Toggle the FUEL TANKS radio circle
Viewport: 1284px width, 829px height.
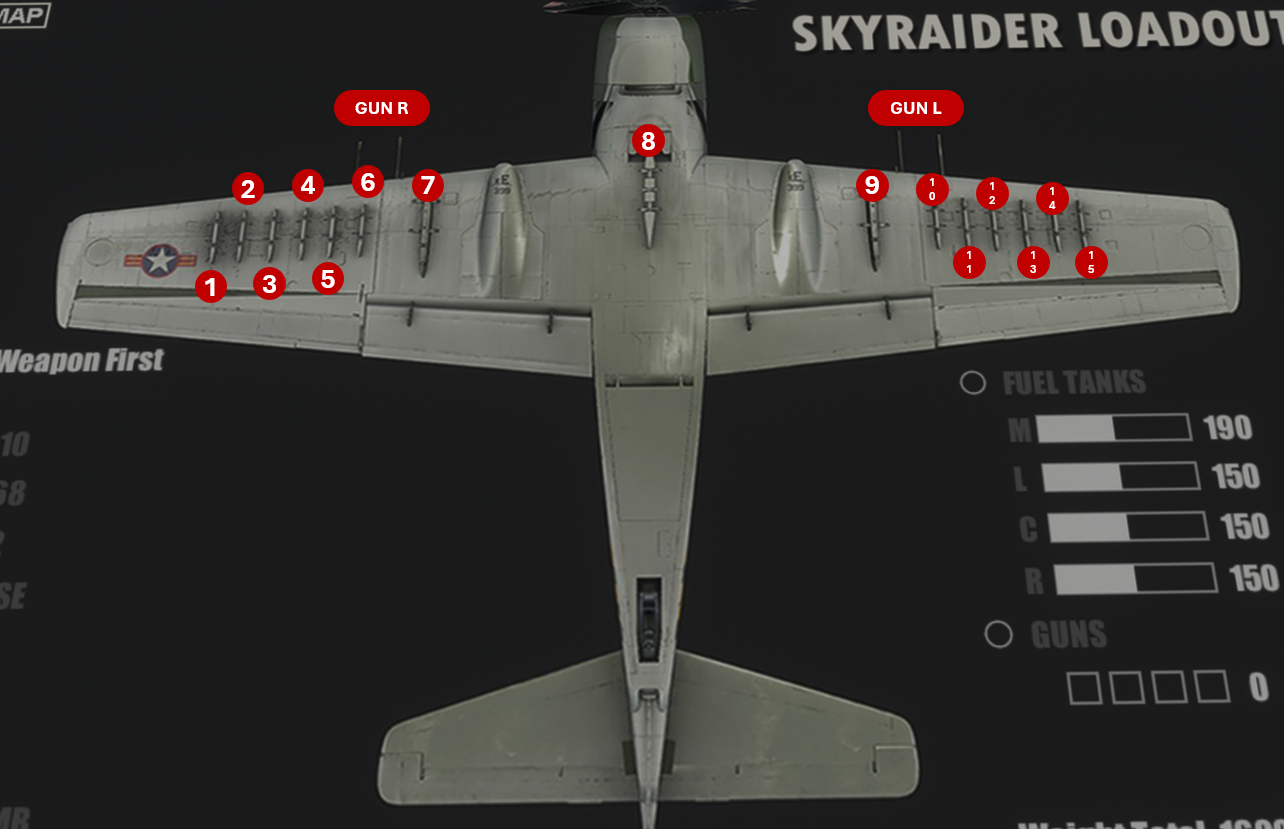973,383
